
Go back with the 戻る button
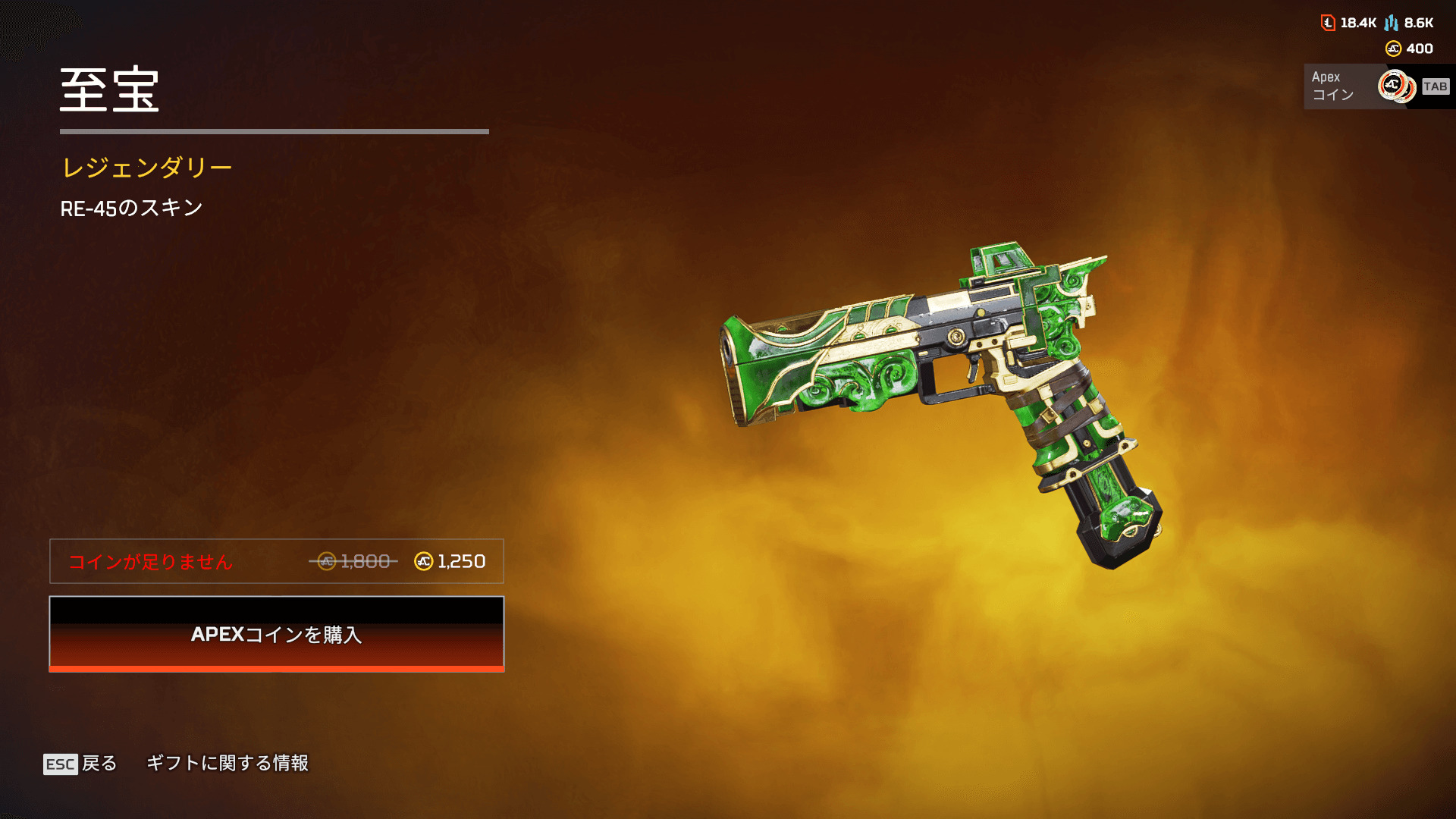pos(80,763)
